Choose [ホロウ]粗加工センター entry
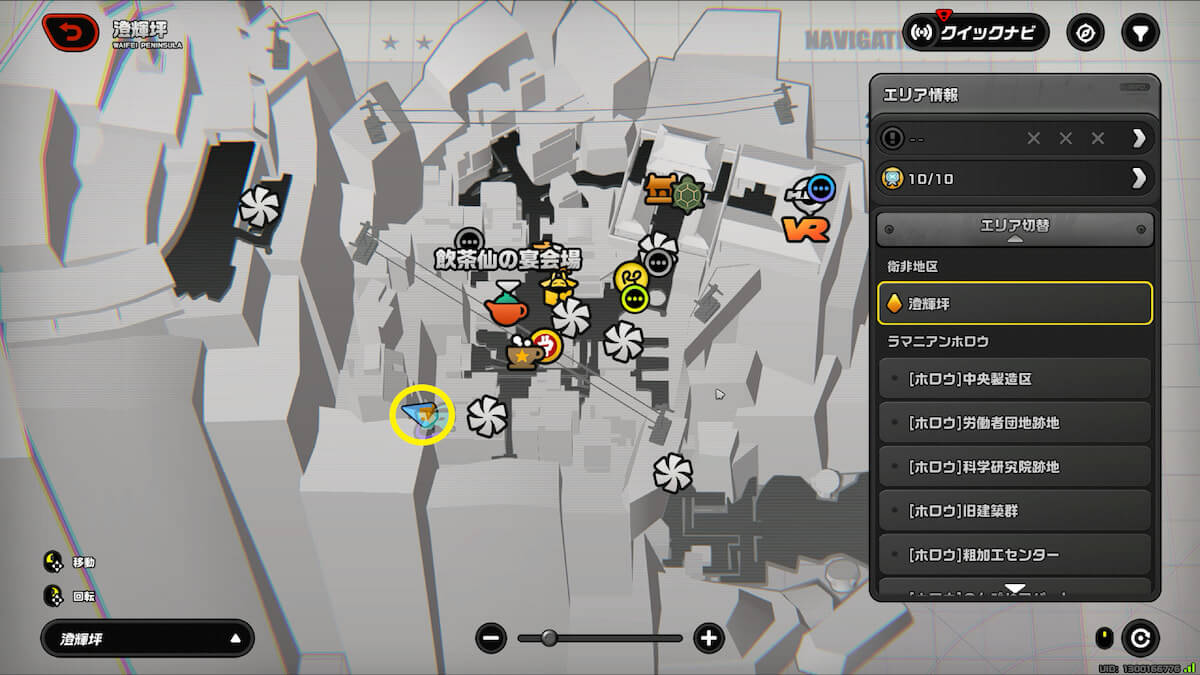The image size is (1200, 675). click(x=1015, y=555)
